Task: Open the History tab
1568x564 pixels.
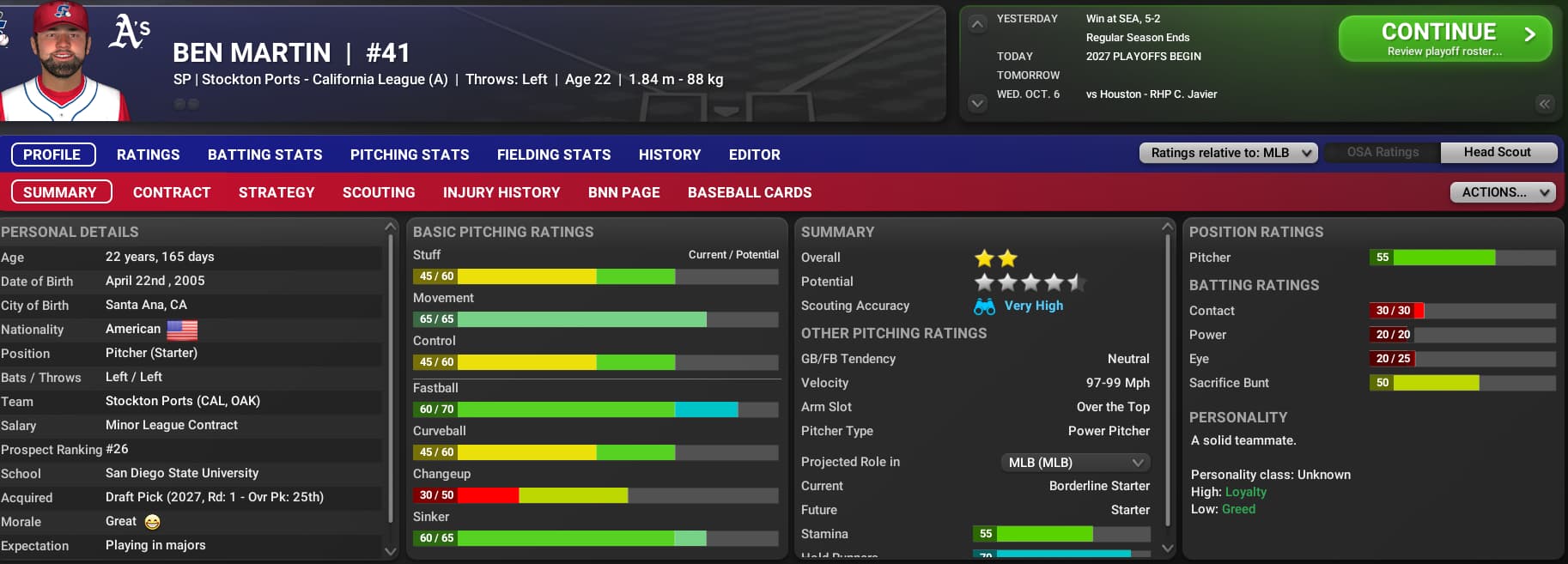Action: 669,155
